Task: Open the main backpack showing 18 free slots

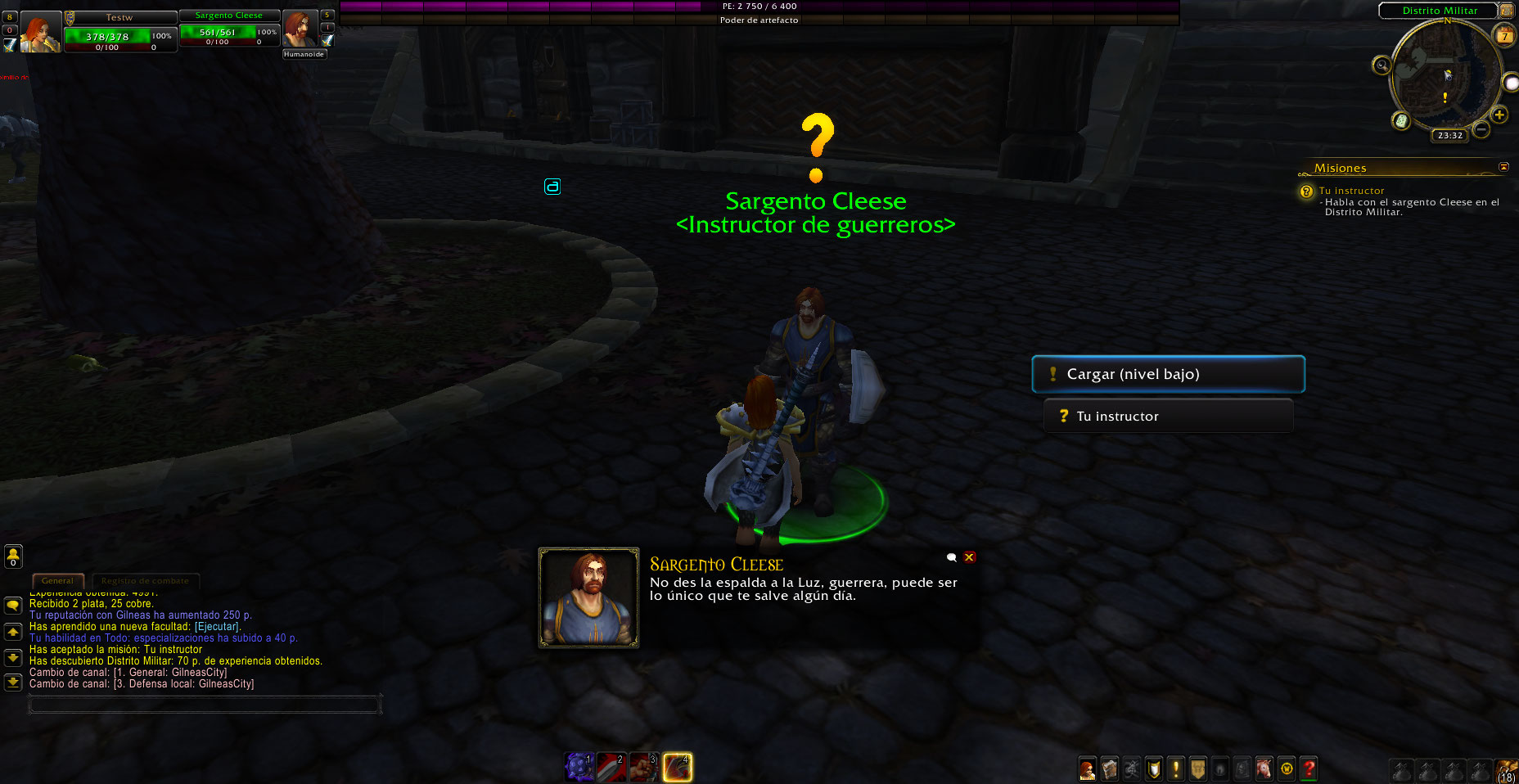Action: tap(1507, 770)
